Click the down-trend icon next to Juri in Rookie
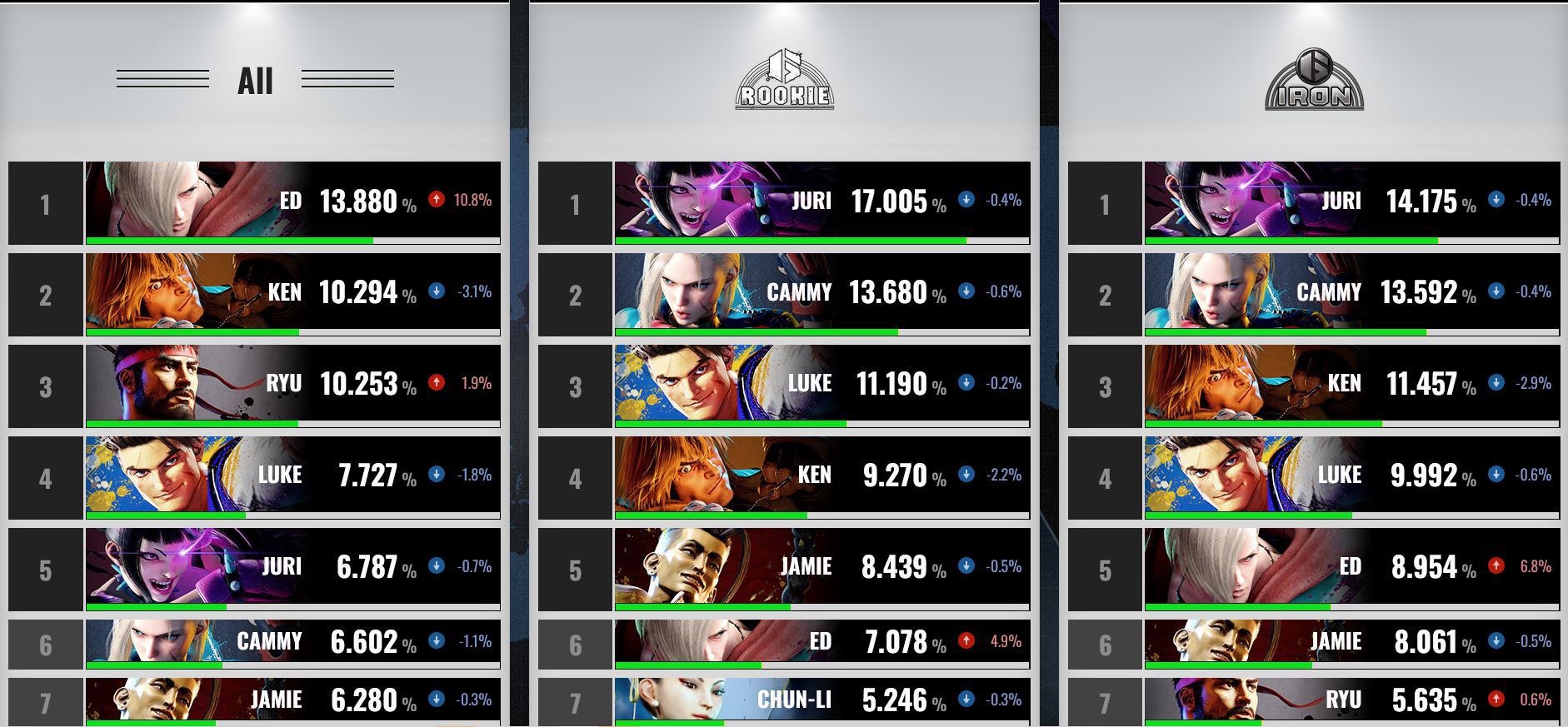The height and width of the screenshot is (727, 1568). [967, 201]
